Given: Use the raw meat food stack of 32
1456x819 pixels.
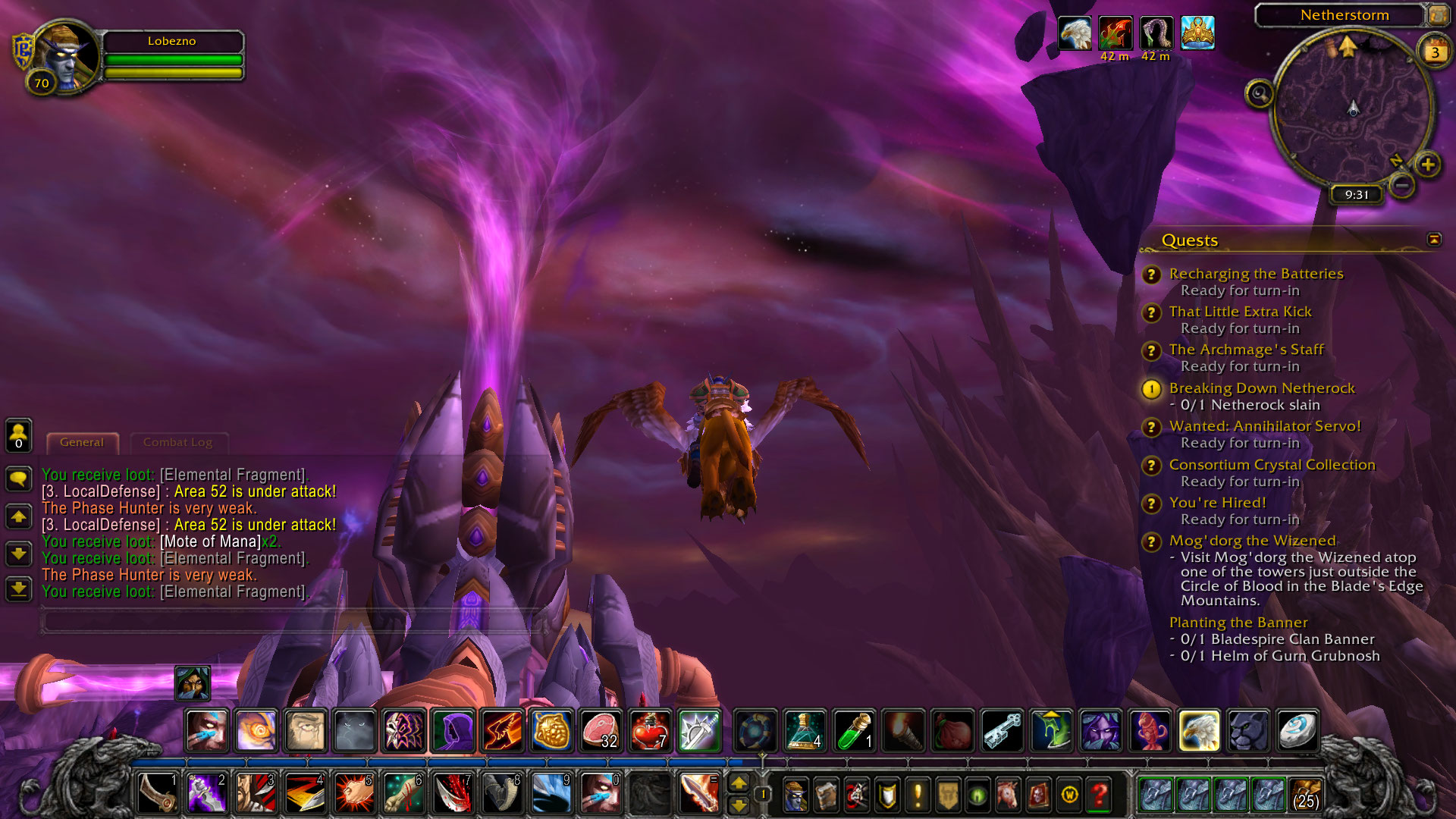Looking at the screenshot, I should [601, 730].
